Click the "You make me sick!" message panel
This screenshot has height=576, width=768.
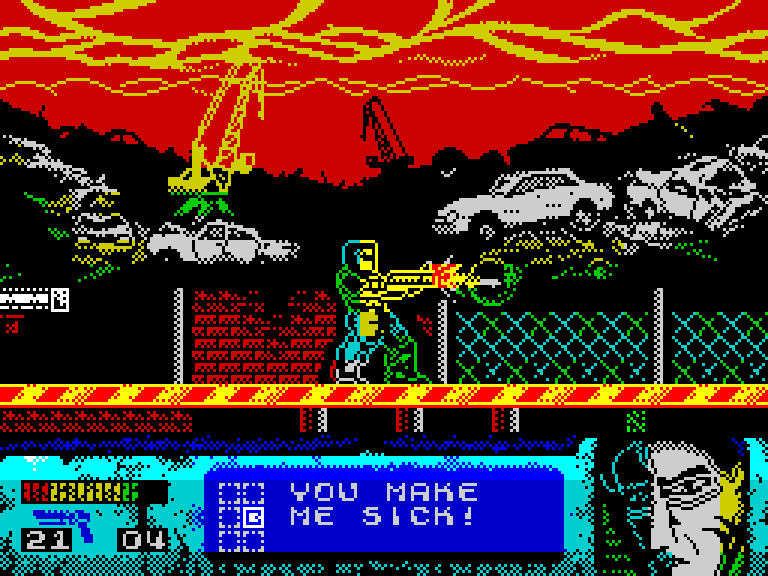pos(385,504)
